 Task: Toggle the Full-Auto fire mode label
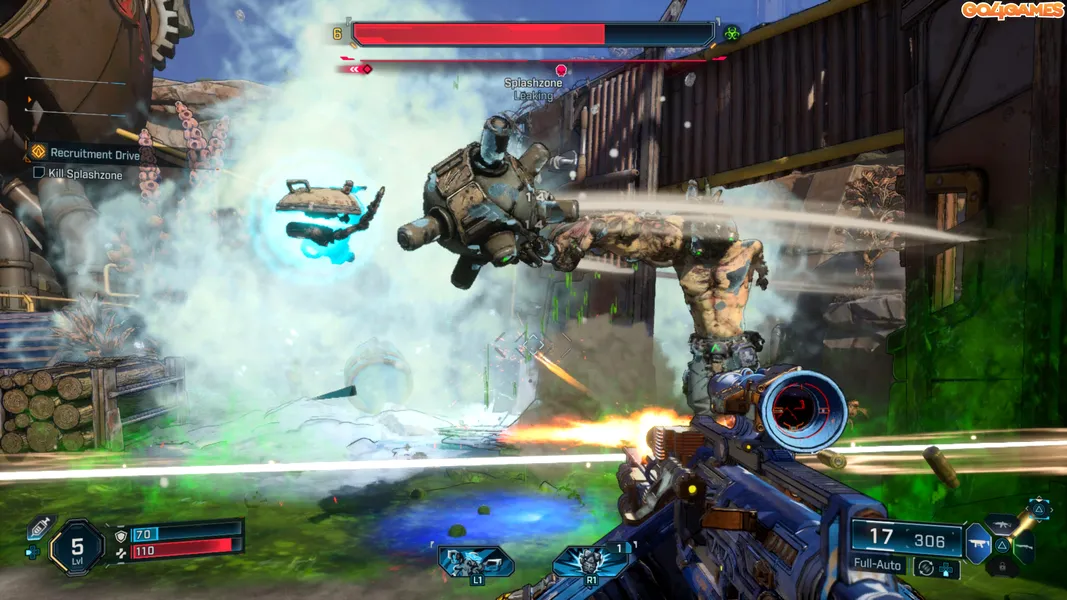879,566
